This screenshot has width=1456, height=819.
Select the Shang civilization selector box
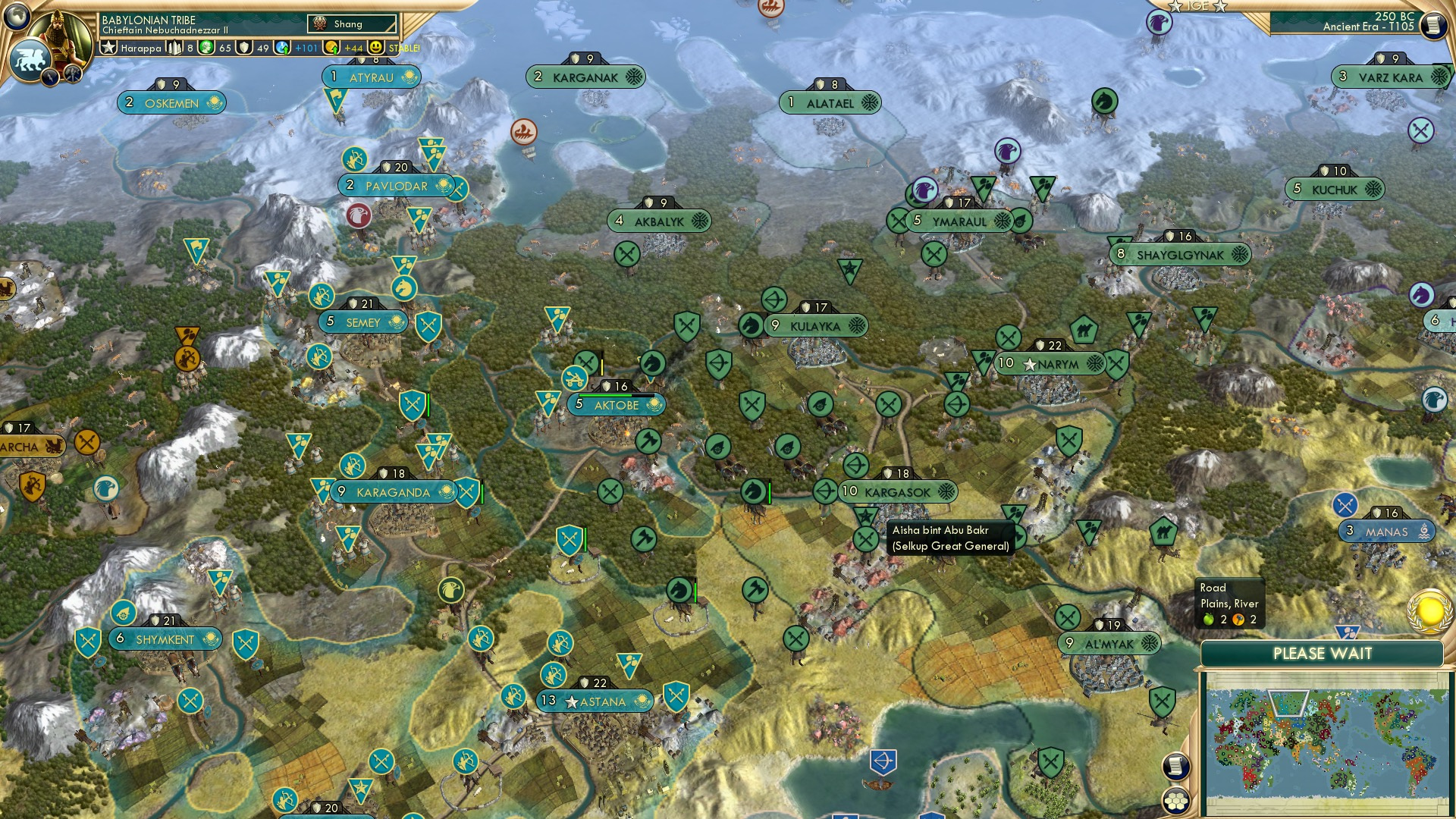point(351,24)
